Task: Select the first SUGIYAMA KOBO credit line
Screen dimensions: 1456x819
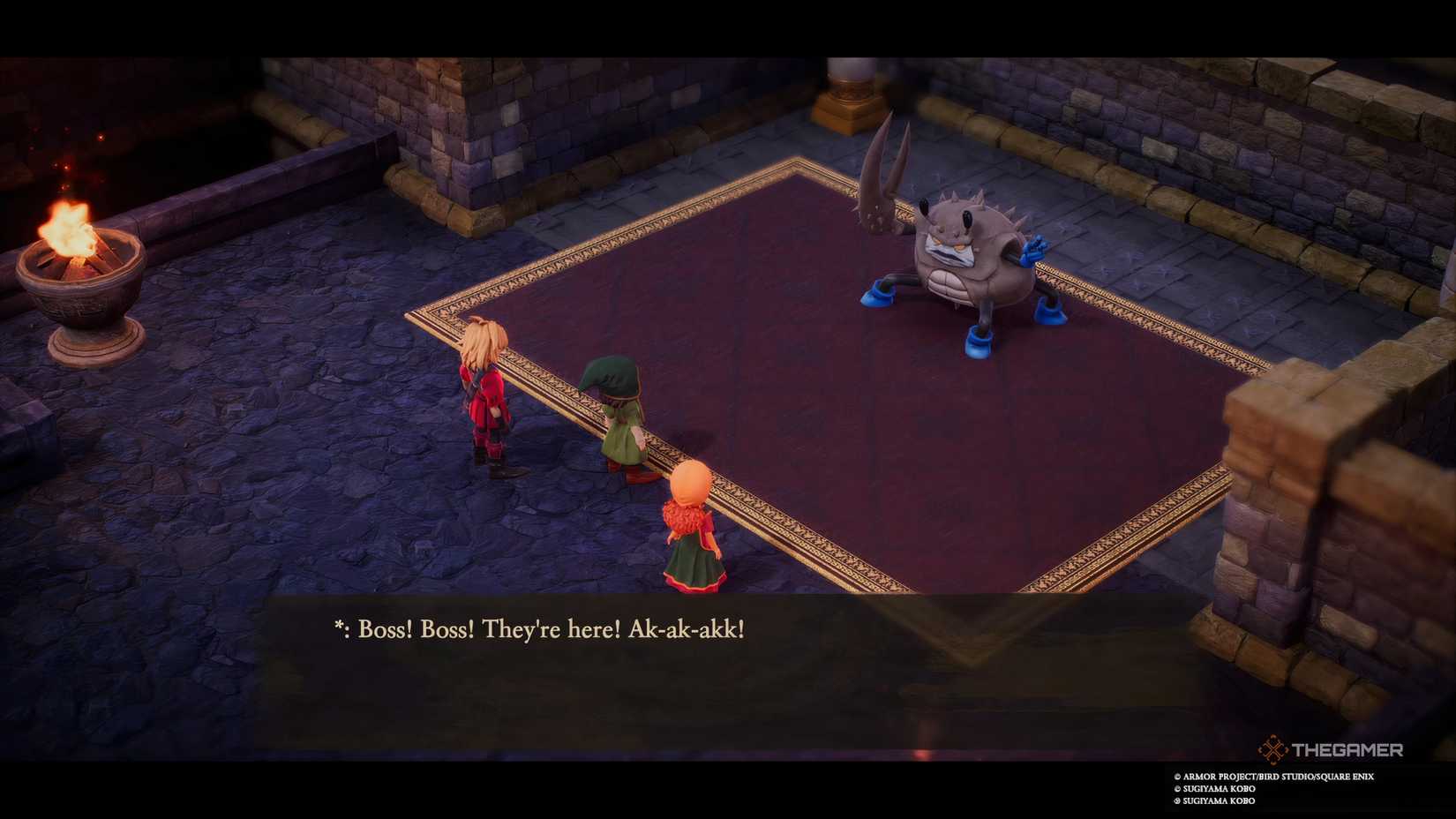Action: 1216,788
